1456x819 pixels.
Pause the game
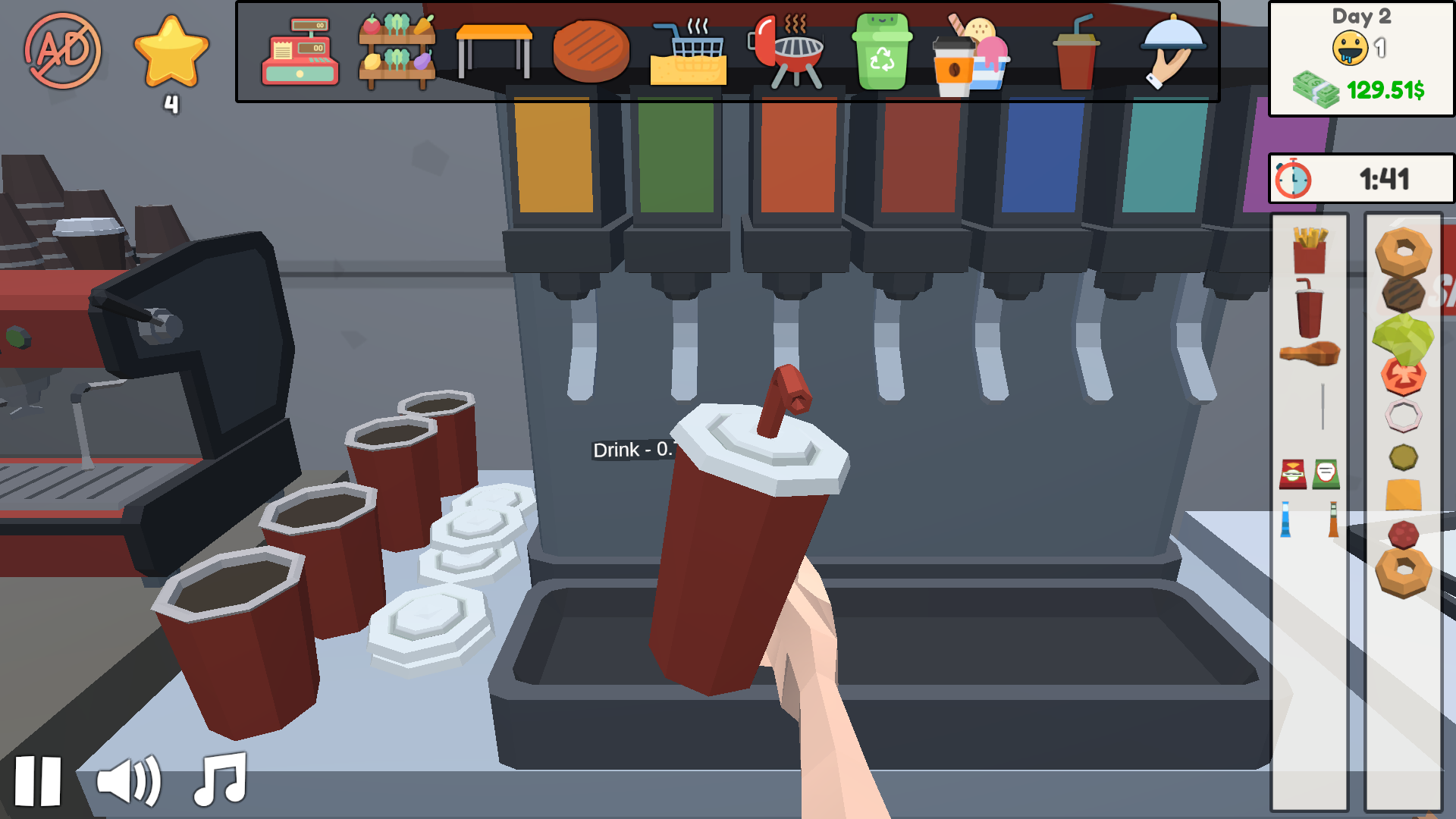tap(38, 781)
